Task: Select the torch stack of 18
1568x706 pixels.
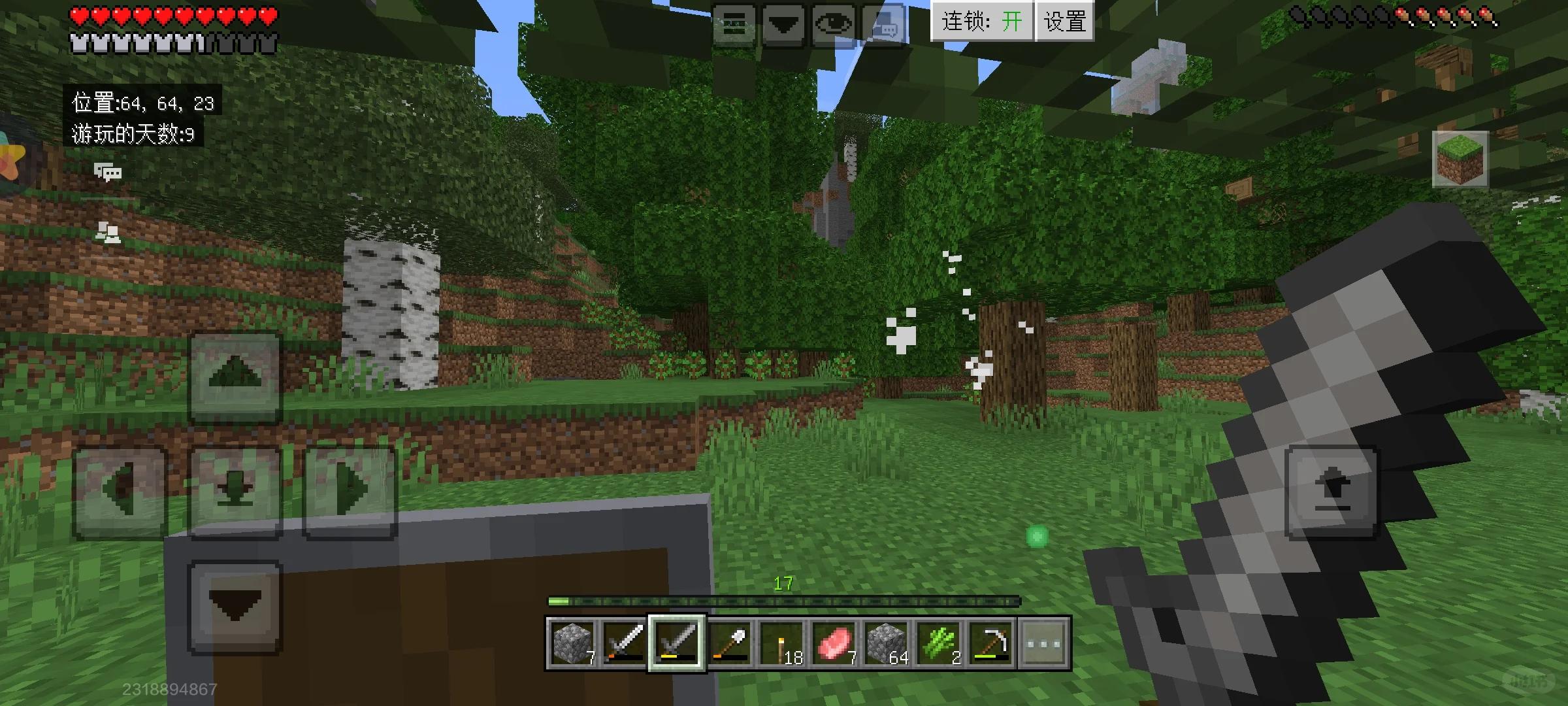Action: click(782, 643)
